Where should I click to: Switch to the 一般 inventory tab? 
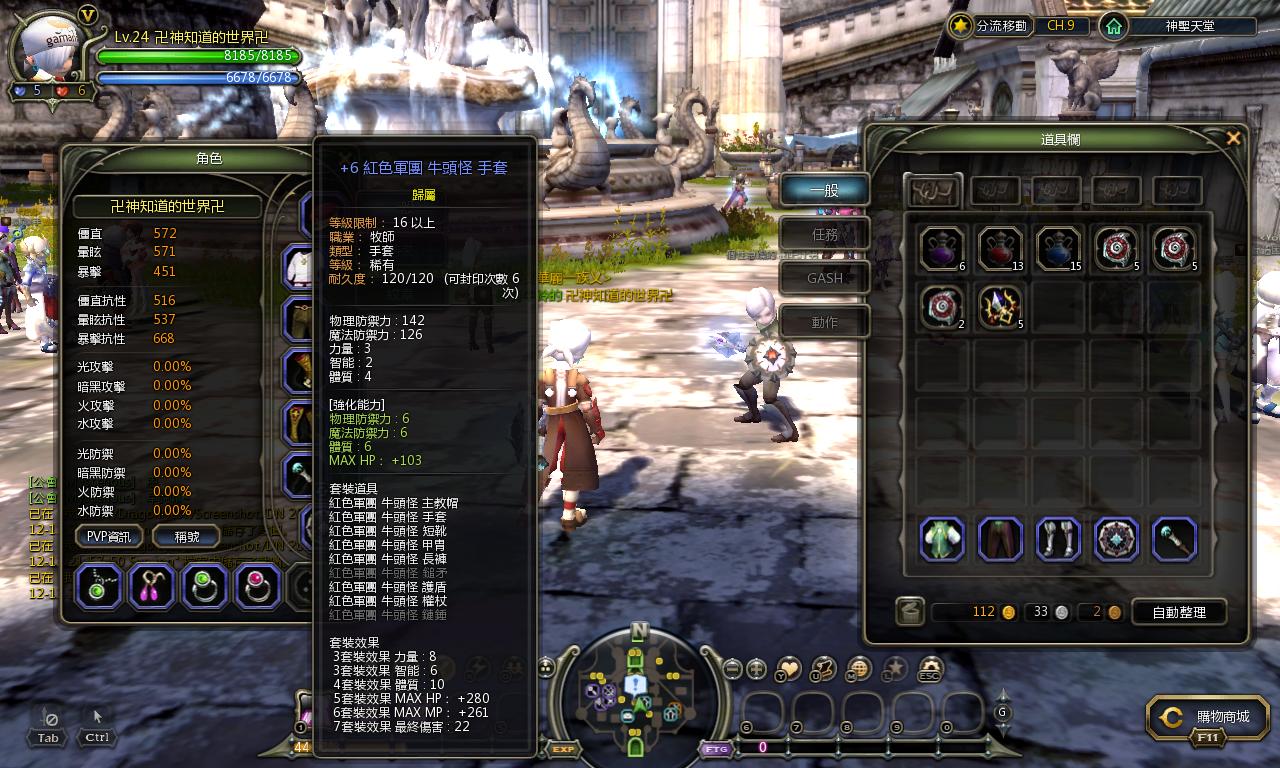pyautogui.click(x=824, y=190)
